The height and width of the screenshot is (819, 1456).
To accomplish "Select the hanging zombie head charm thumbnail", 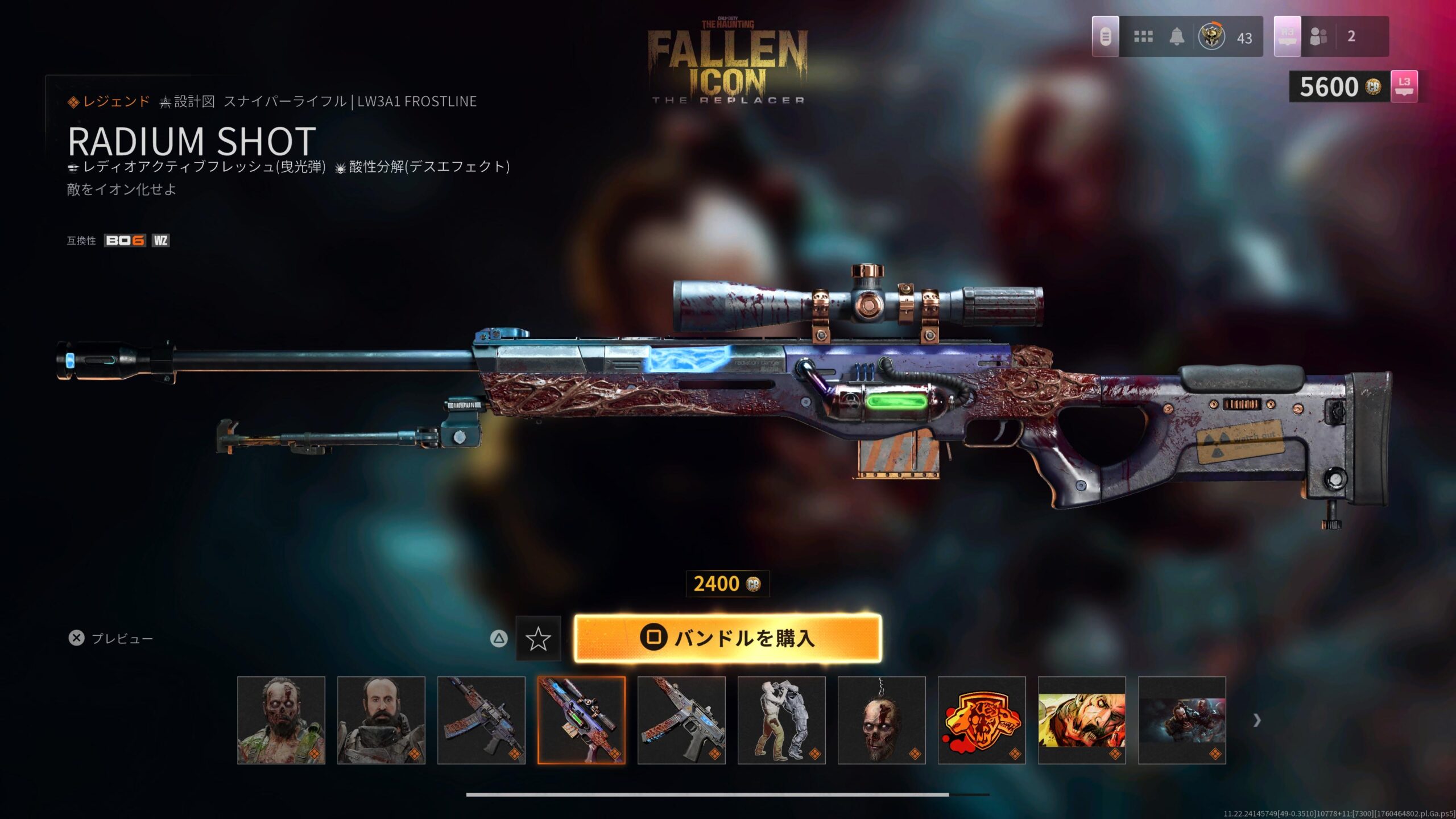I will pos(882,720).
